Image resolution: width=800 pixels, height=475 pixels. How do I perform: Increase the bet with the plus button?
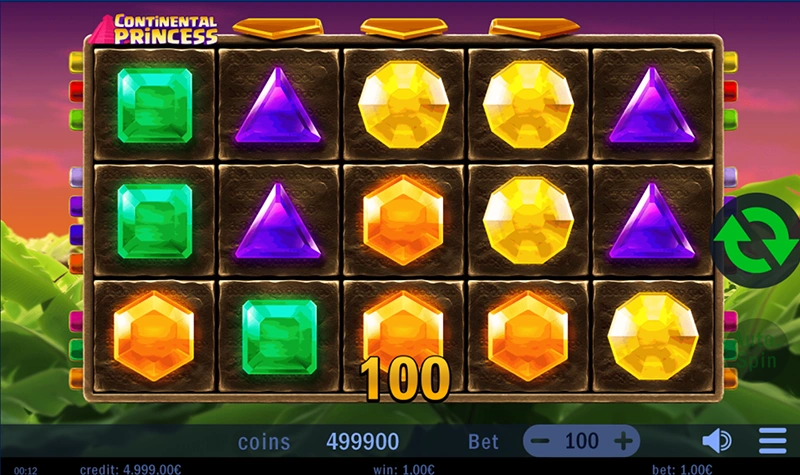click(623, 441)
